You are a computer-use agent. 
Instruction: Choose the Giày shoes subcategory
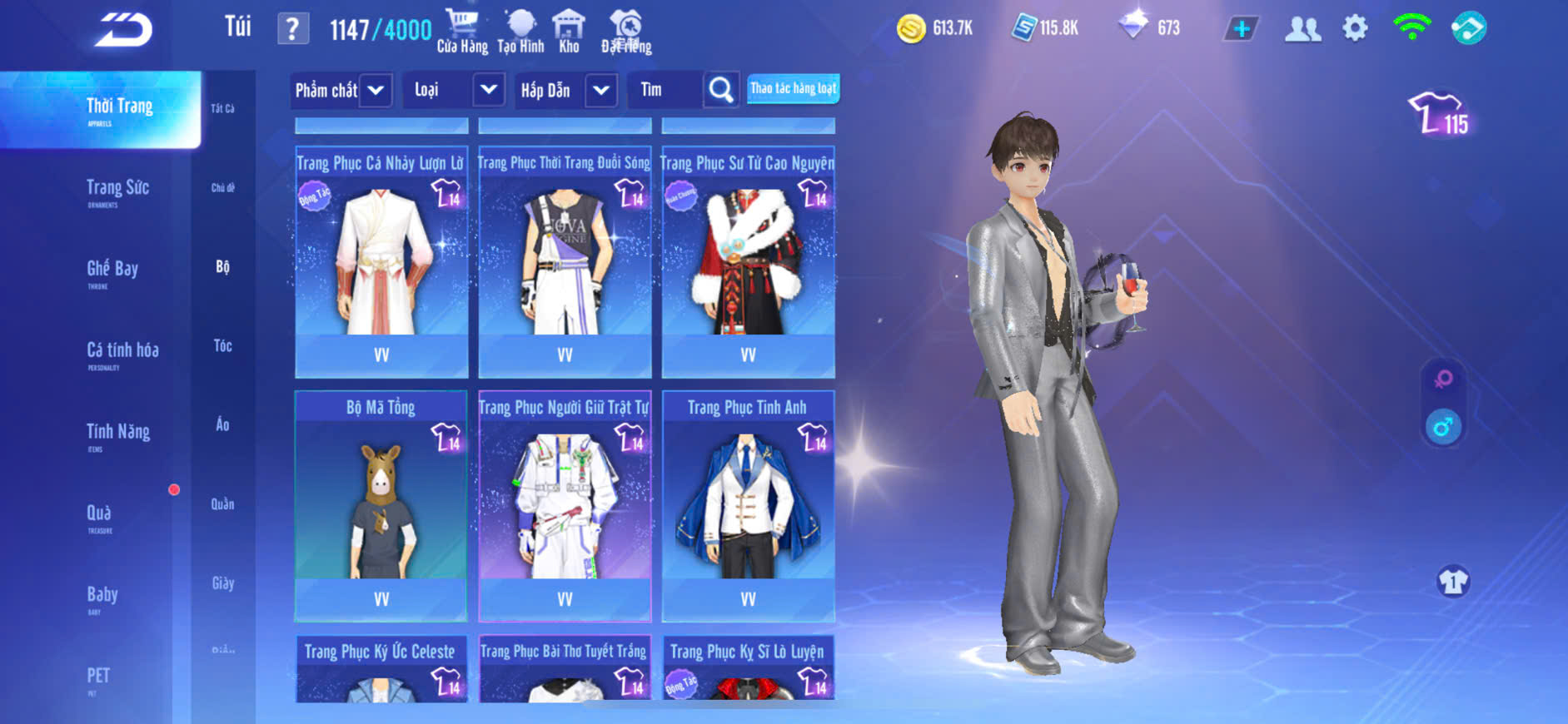point(222,583)
